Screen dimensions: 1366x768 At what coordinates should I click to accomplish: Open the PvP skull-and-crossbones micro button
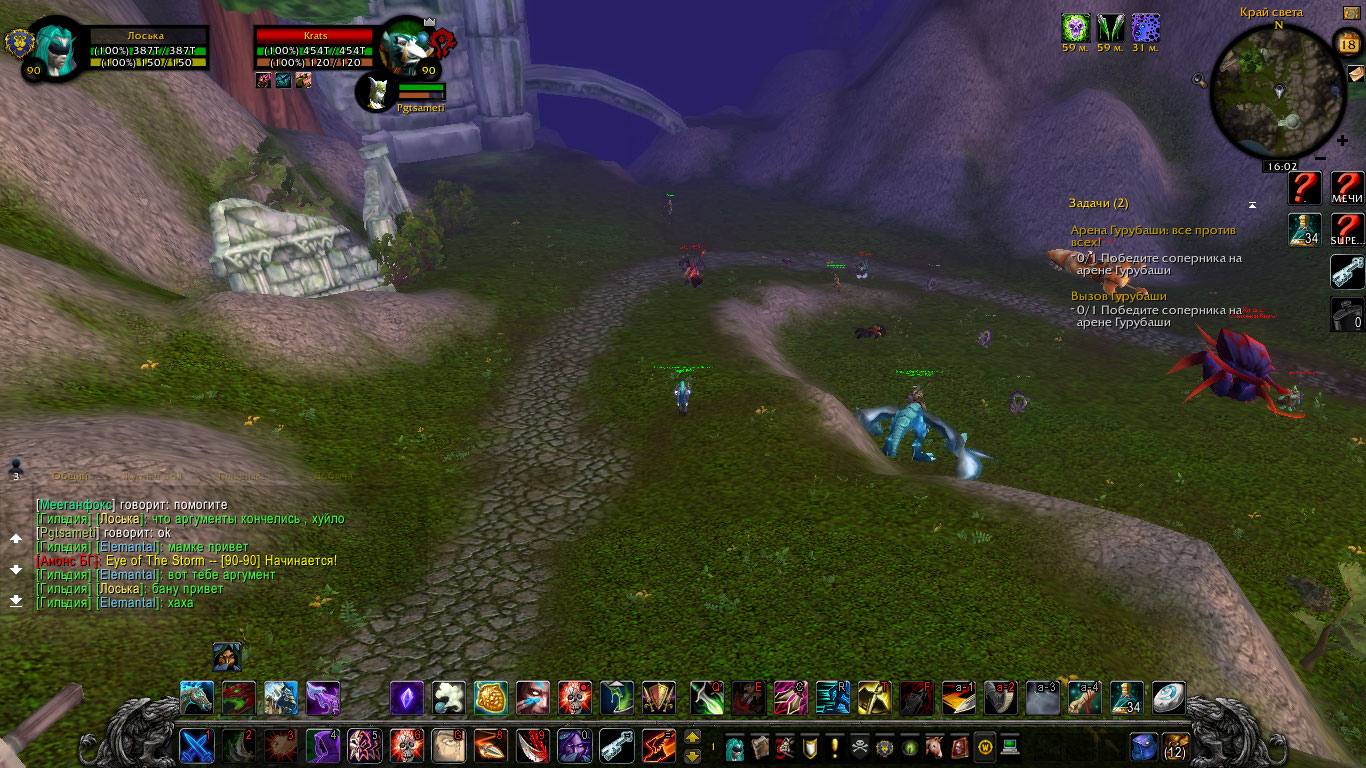point(859,747)
